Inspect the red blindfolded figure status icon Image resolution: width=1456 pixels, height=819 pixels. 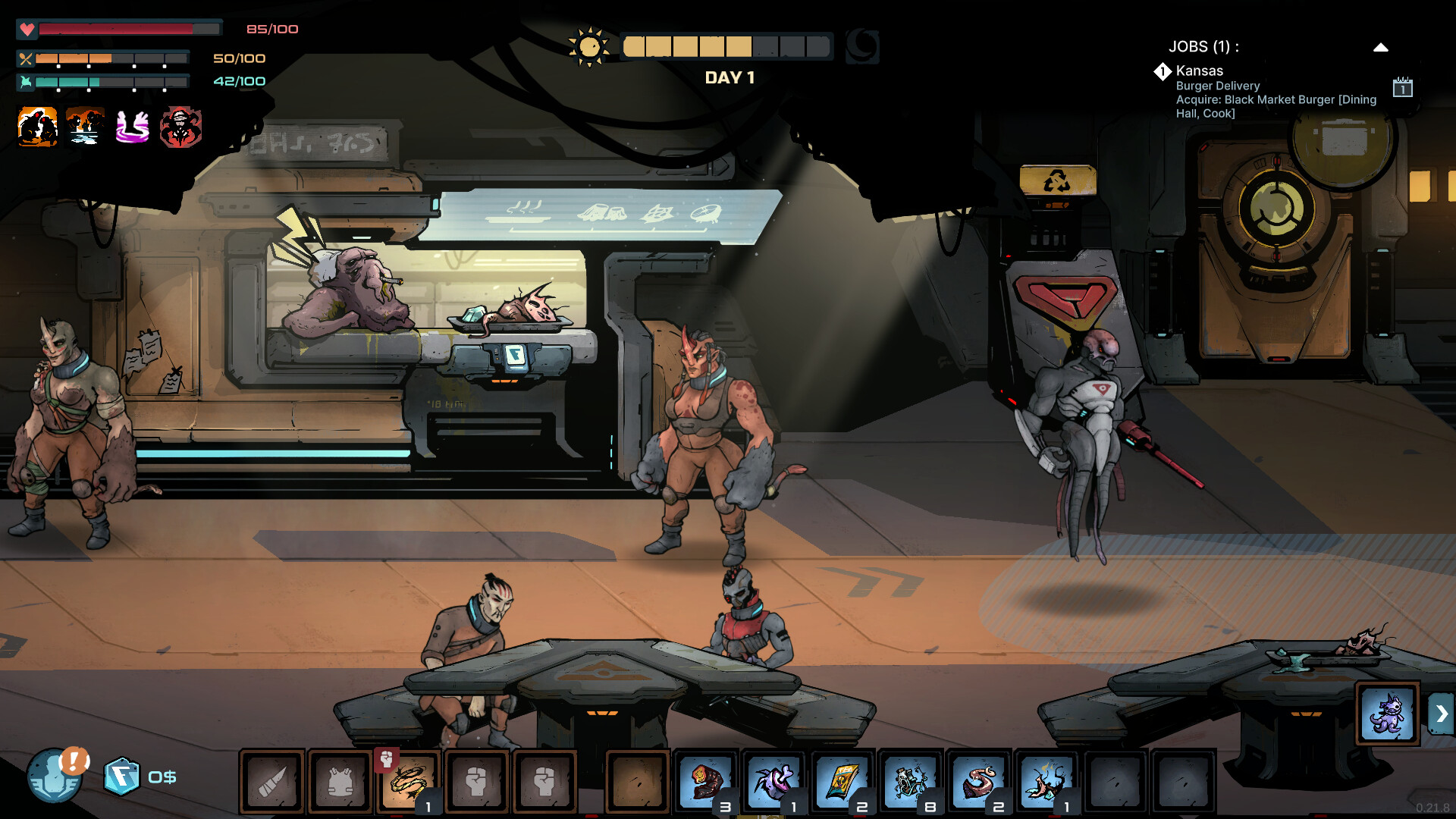pyautogui.click(x=180, y=127)
